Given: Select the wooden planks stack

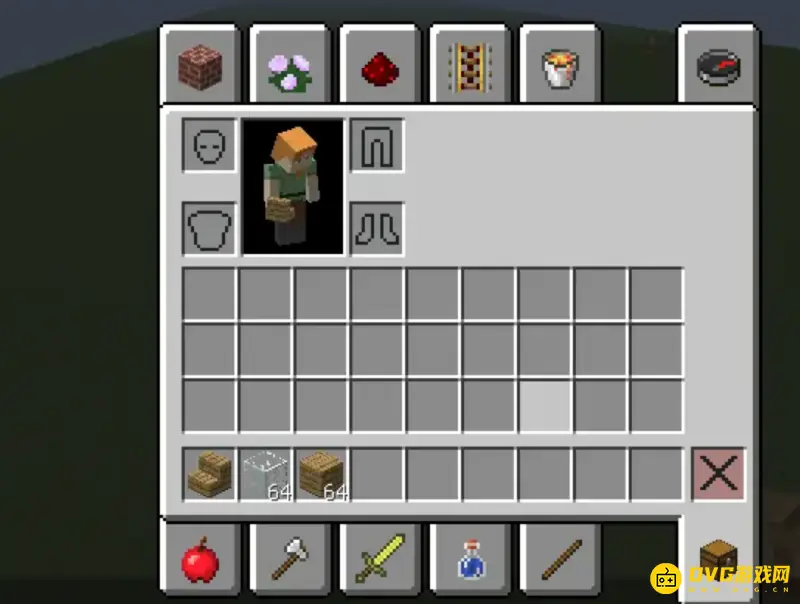Looking at the screenshot, I should (322, 474).
